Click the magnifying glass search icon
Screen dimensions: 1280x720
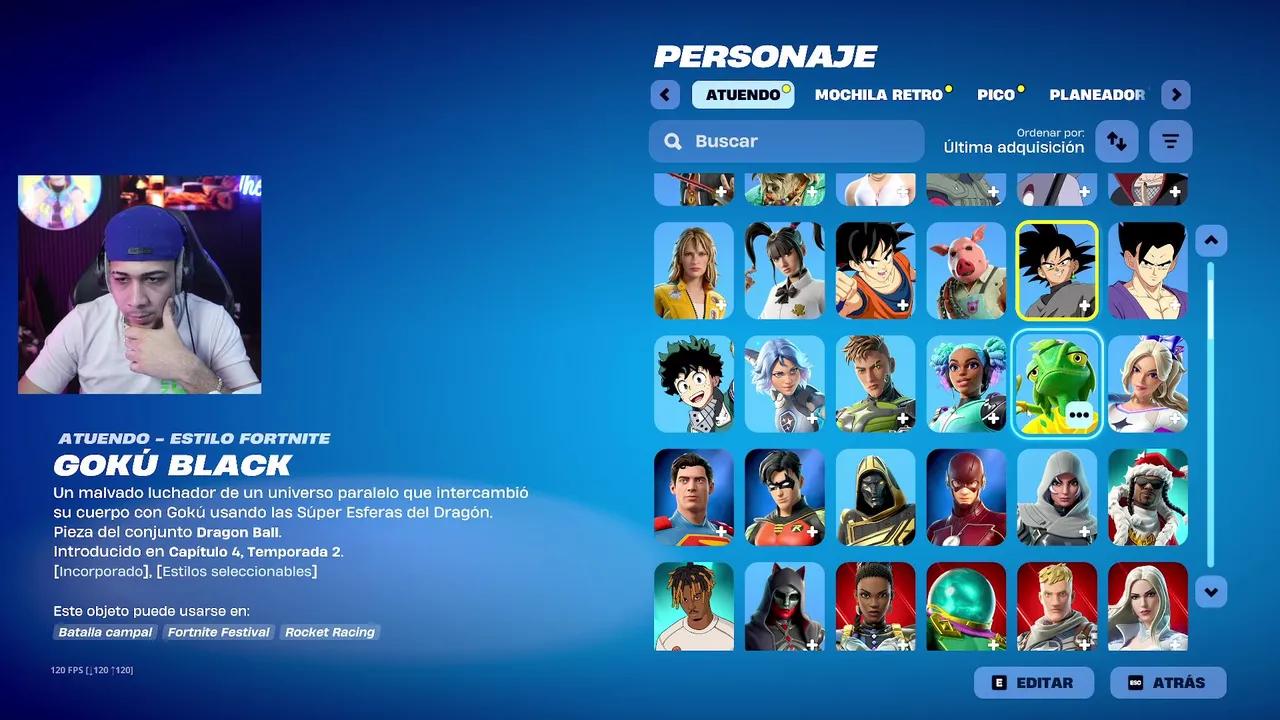(672, 141)
